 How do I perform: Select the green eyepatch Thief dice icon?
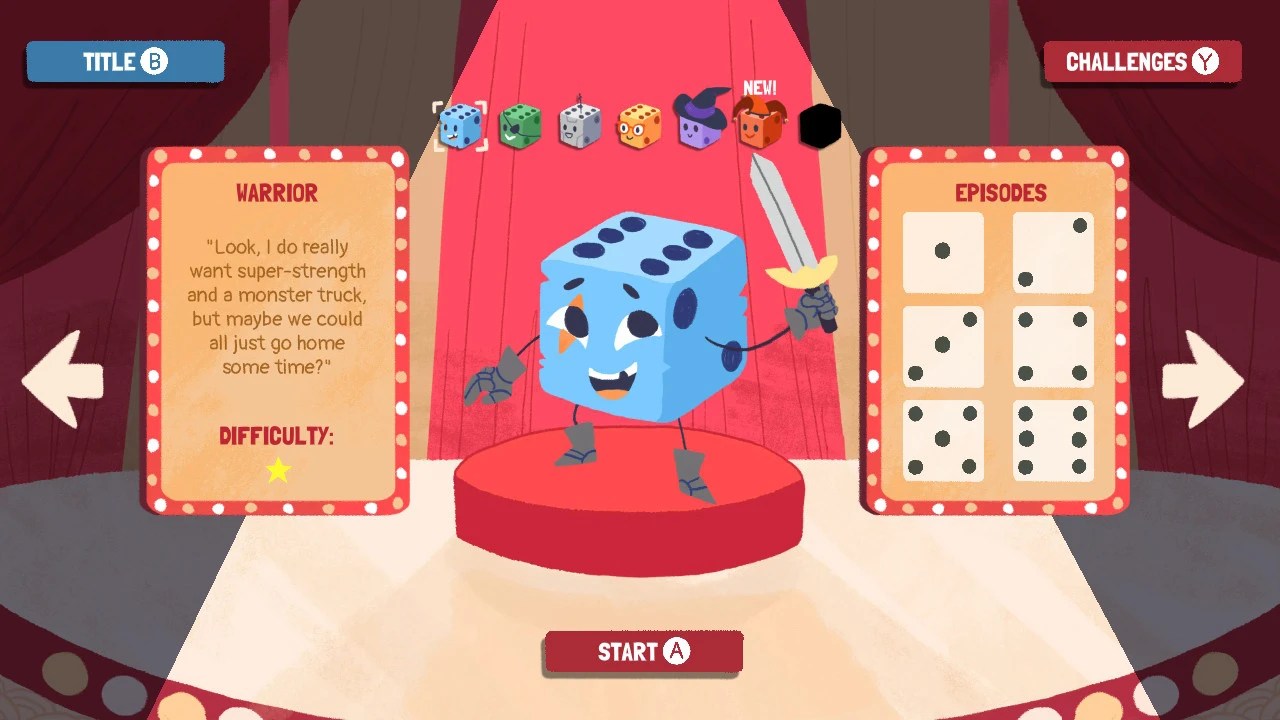pyautogui.click(x=520, y=124)
